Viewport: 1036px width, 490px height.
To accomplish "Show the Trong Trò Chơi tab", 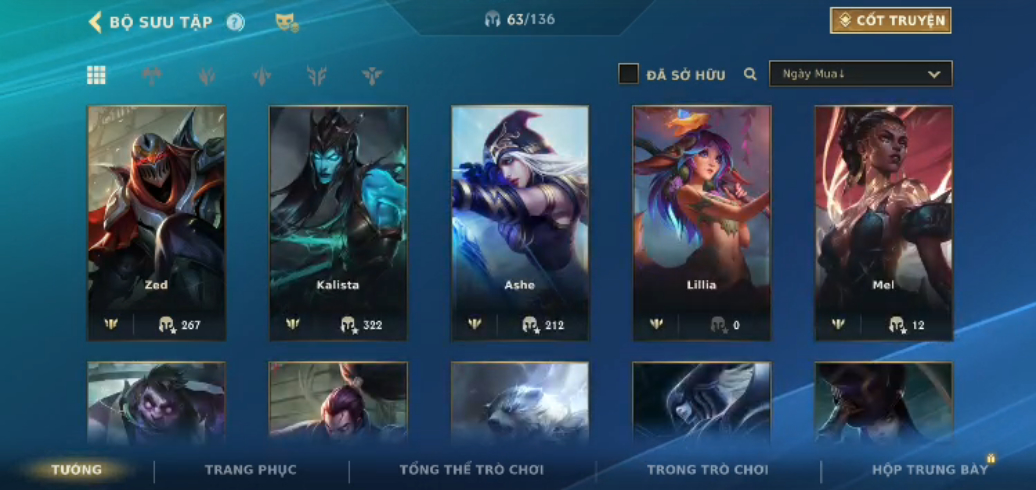I will tap(708, 469).
